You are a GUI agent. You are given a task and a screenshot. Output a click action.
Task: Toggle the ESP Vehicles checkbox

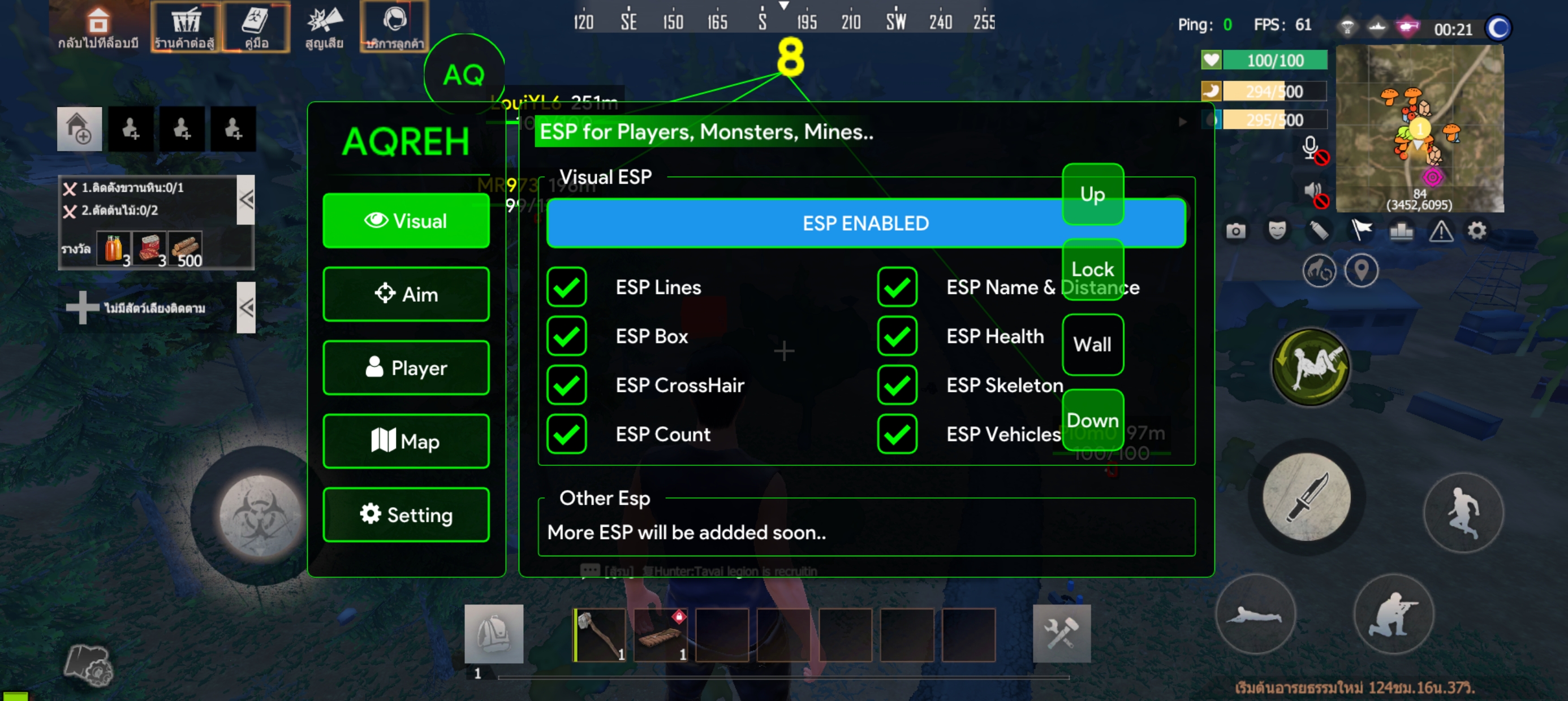tap(897, 435)
